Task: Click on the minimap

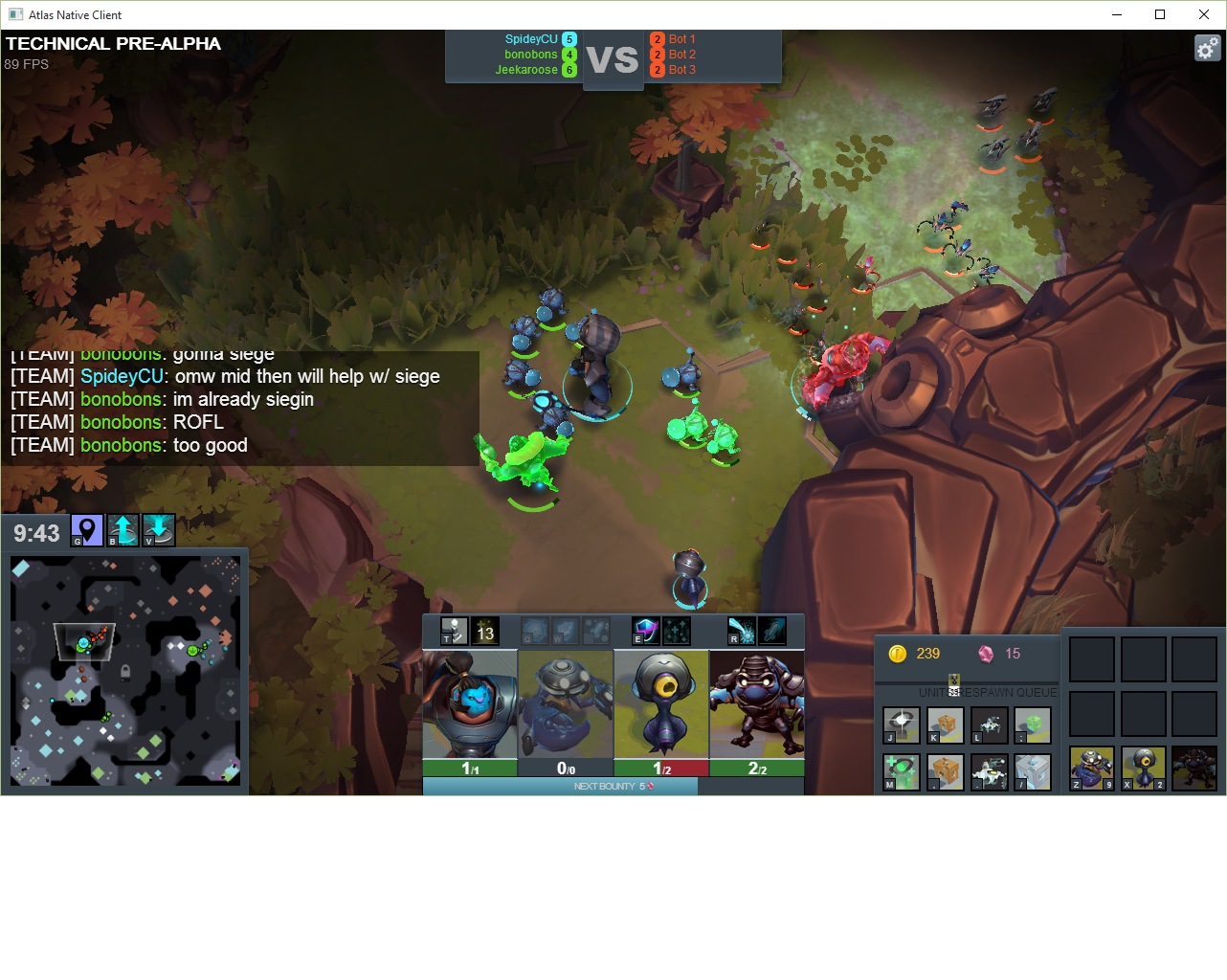Action: click(x=125, y=671)
